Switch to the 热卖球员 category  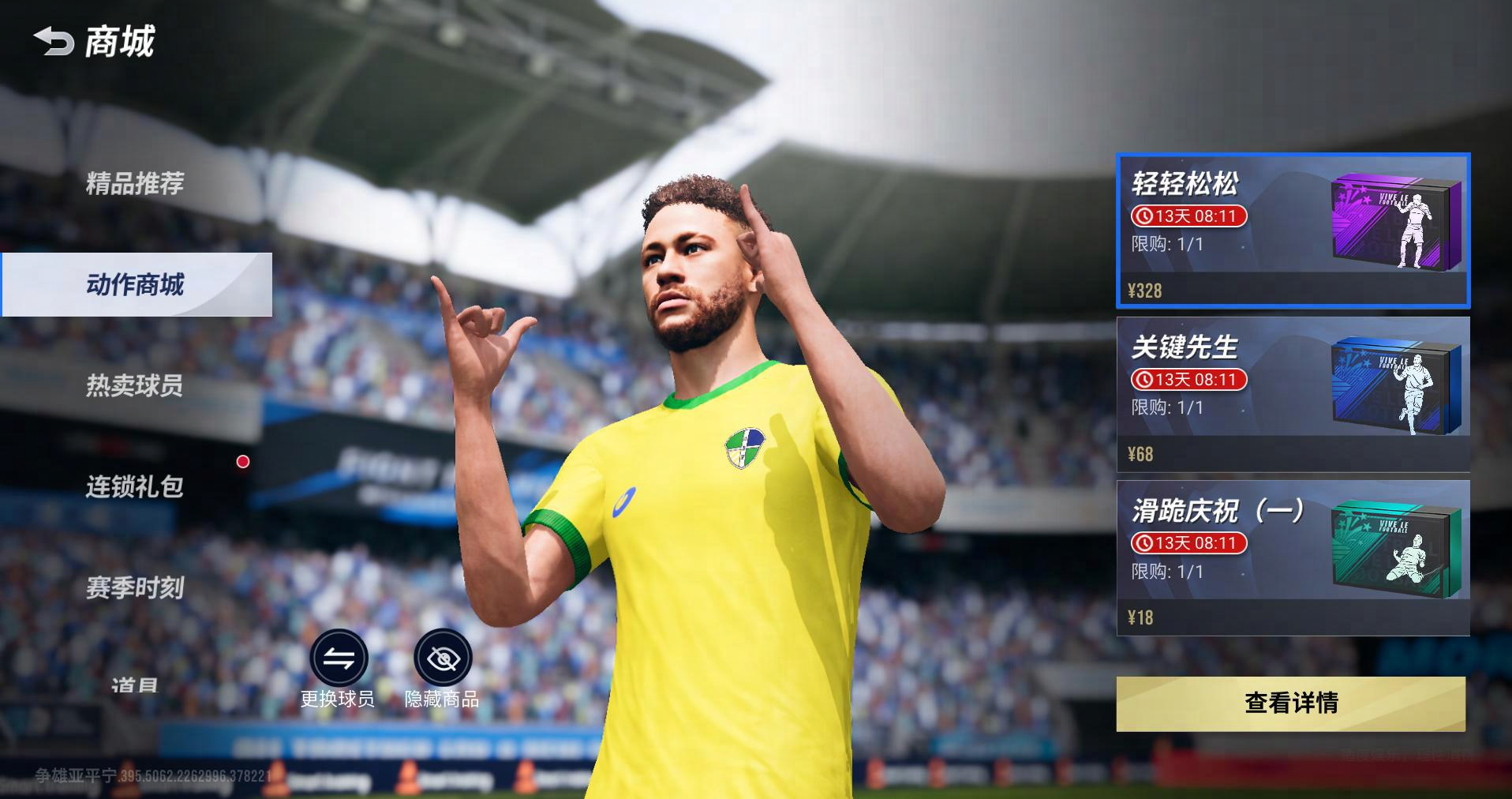click(135, 385)
